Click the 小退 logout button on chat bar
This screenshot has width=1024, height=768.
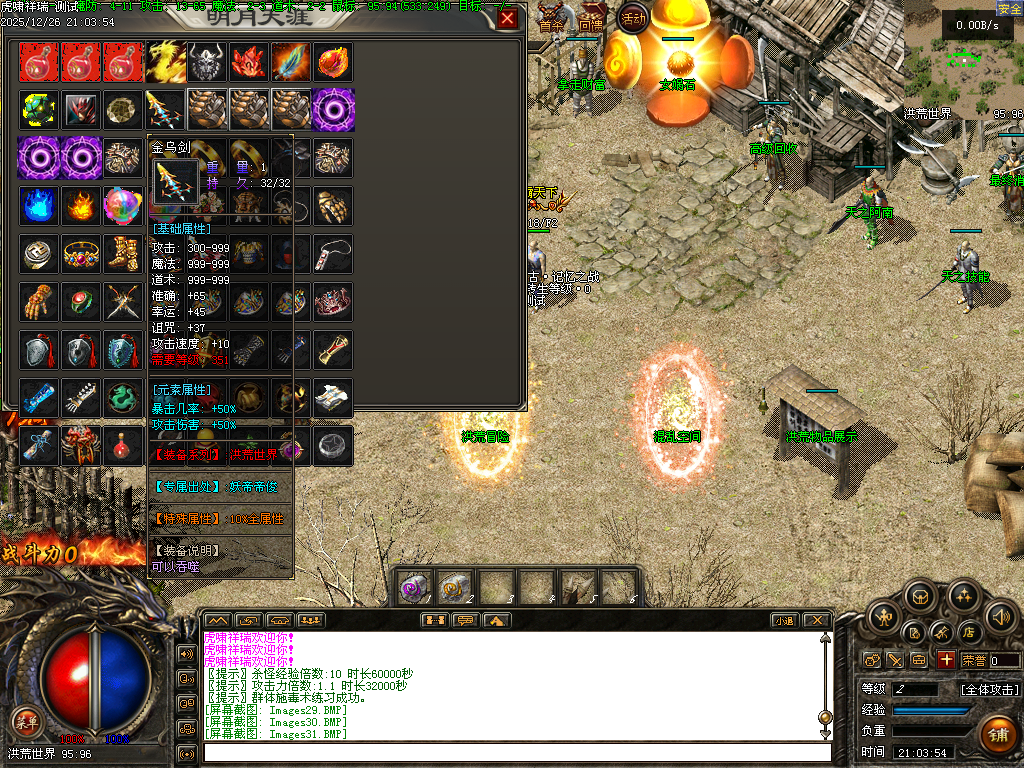(x=782, y=620)
